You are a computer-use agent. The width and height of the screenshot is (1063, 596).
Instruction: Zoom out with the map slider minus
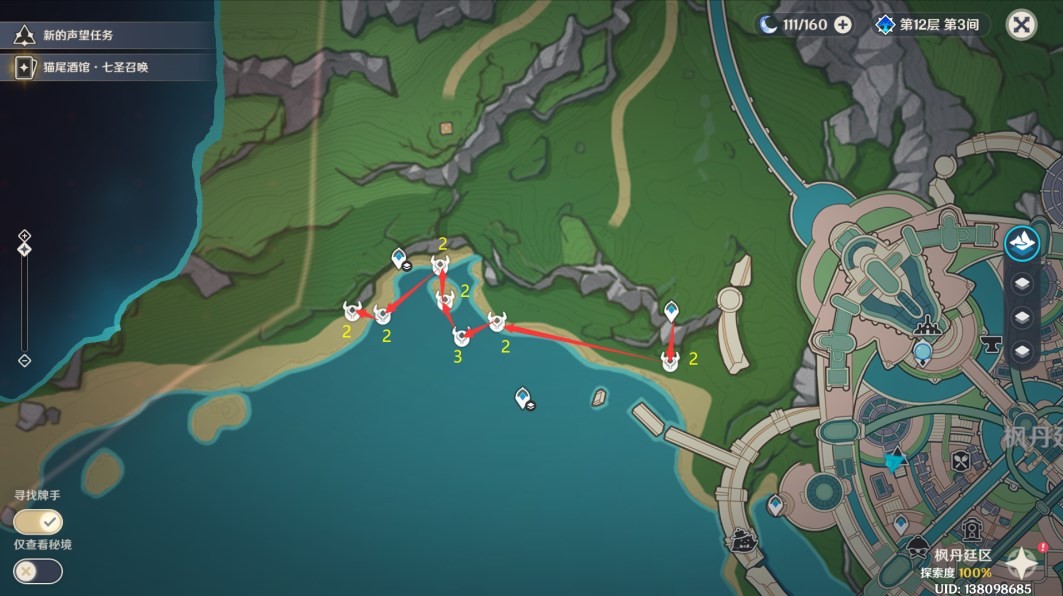coord(25,361)
